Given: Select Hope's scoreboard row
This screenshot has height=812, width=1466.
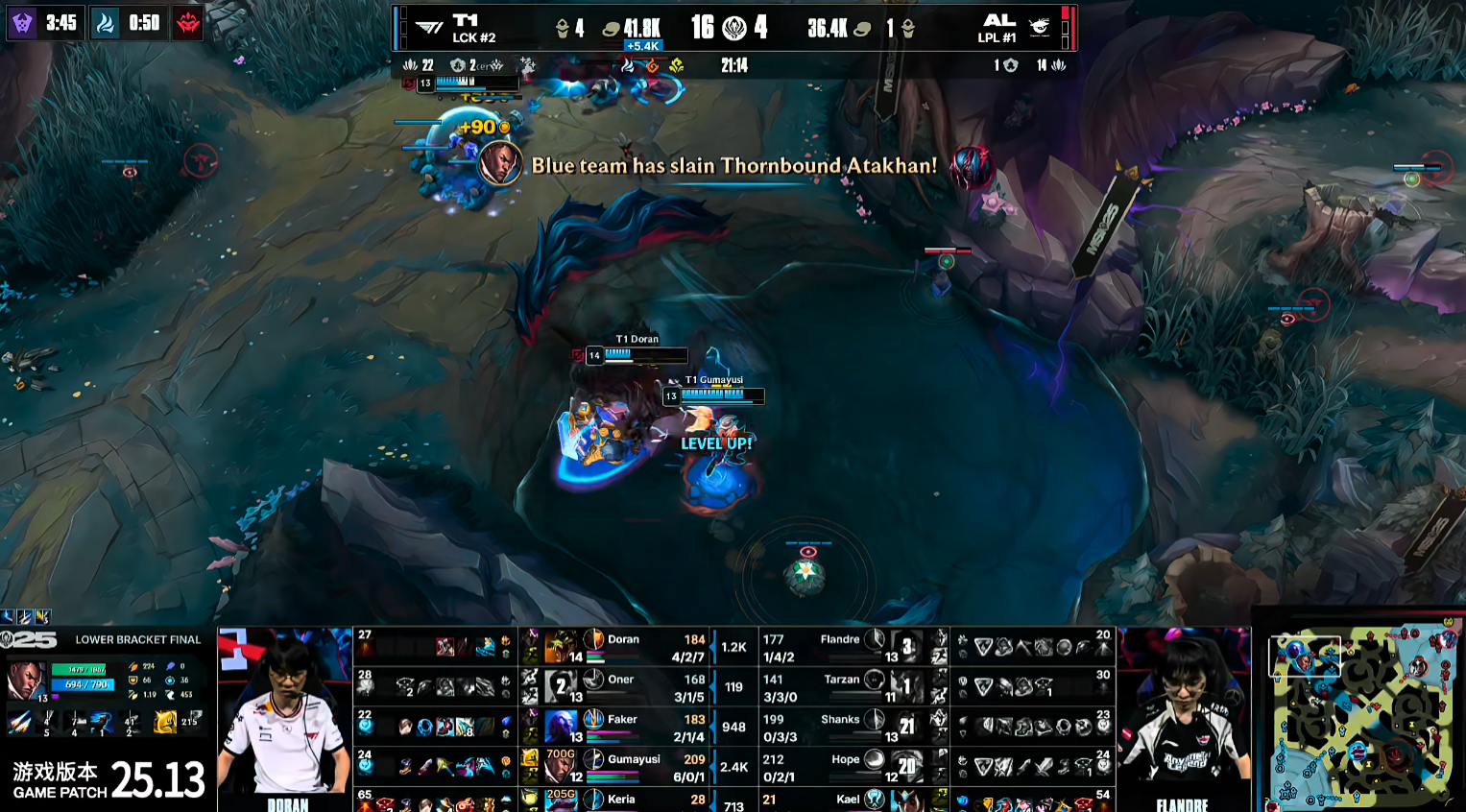Looking at the screenshot, I should point(845,766).
